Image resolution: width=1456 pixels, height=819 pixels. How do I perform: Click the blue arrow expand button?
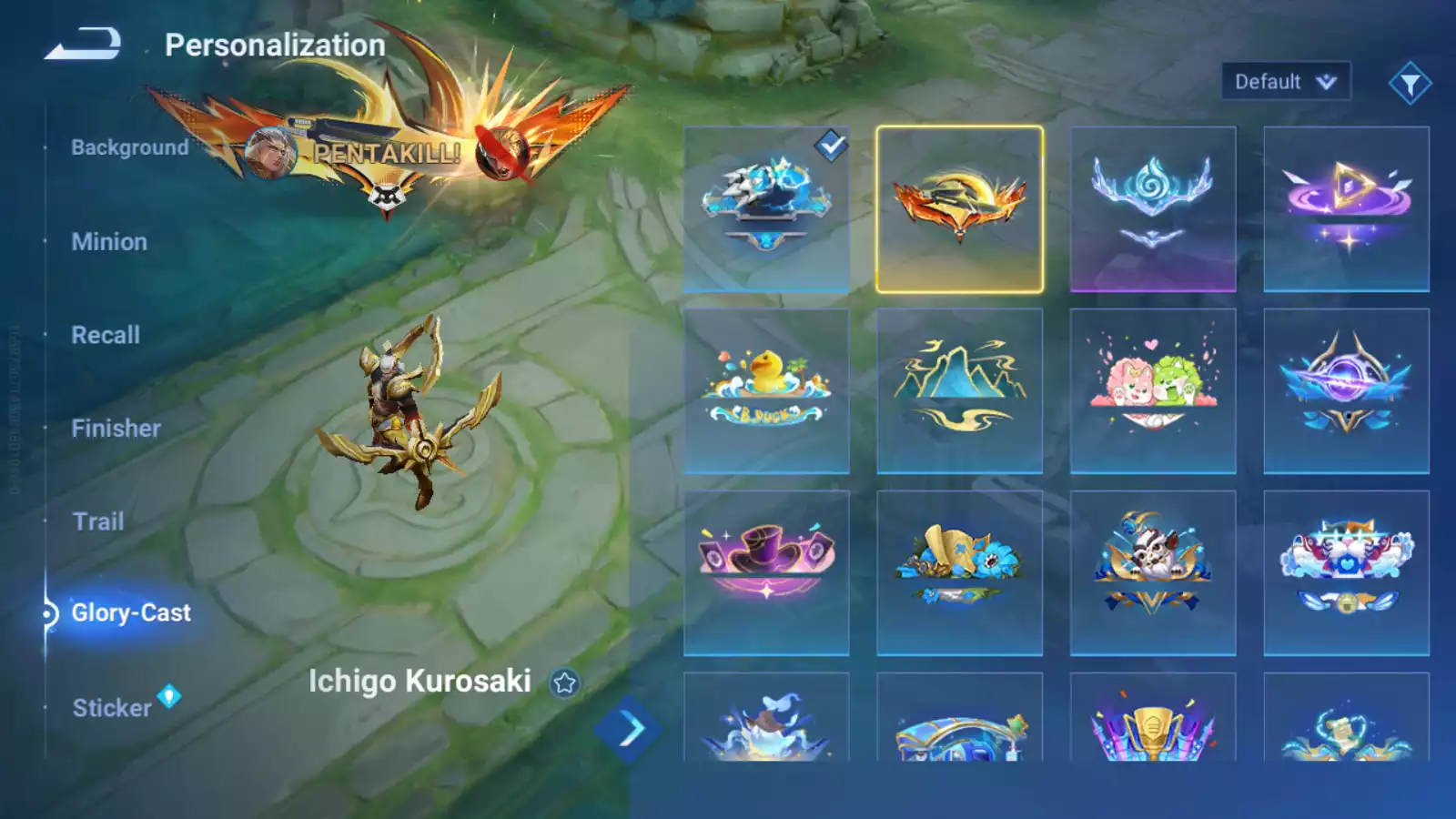click(628, 728)
